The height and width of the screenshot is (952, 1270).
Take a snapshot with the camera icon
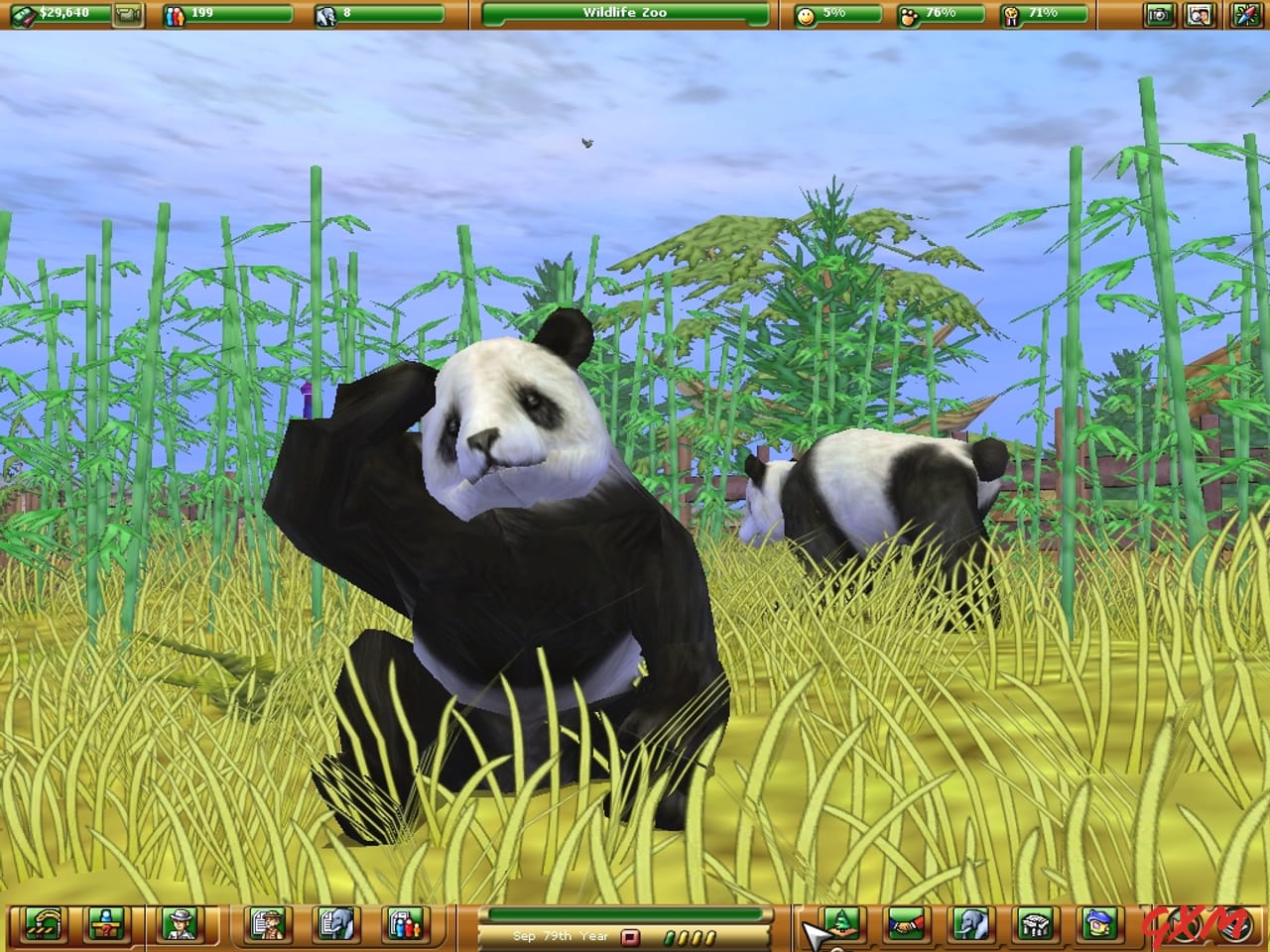click(1159, 15)
